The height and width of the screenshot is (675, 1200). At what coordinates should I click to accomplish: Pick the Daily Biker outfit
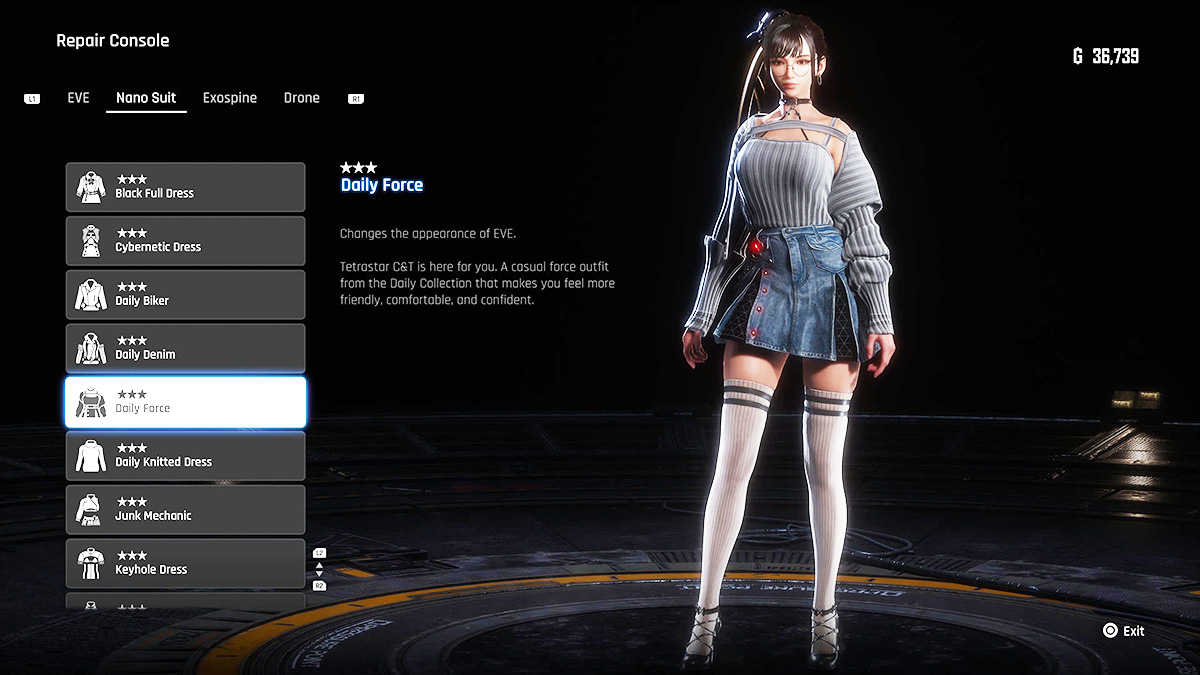pyautogui.click(x=185, y=295)
